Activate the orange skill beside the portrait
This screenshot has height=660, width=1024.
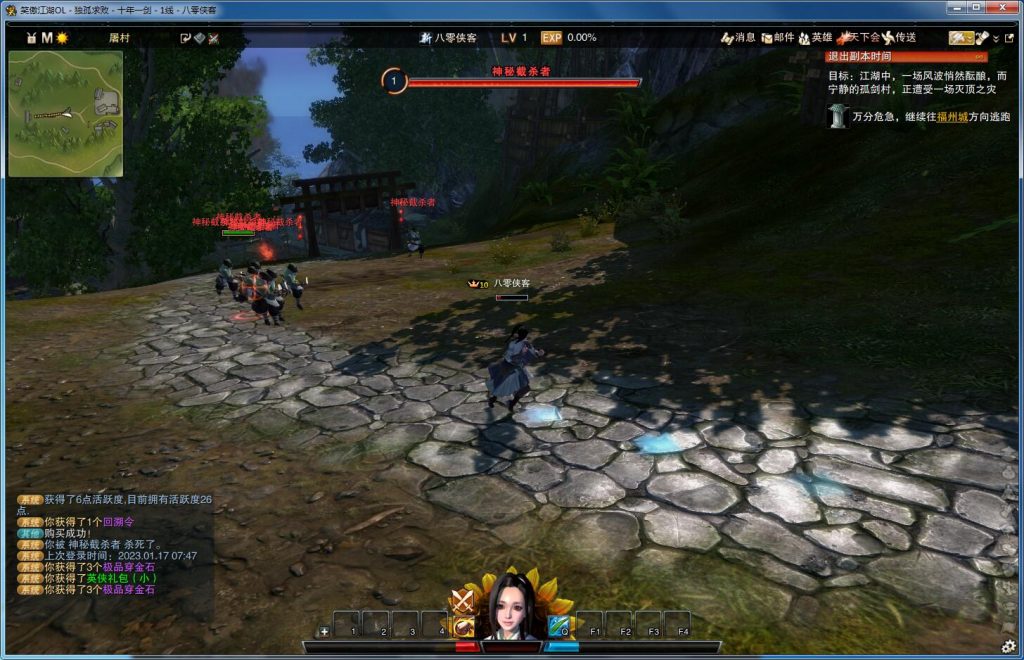(x=464, y=626)
